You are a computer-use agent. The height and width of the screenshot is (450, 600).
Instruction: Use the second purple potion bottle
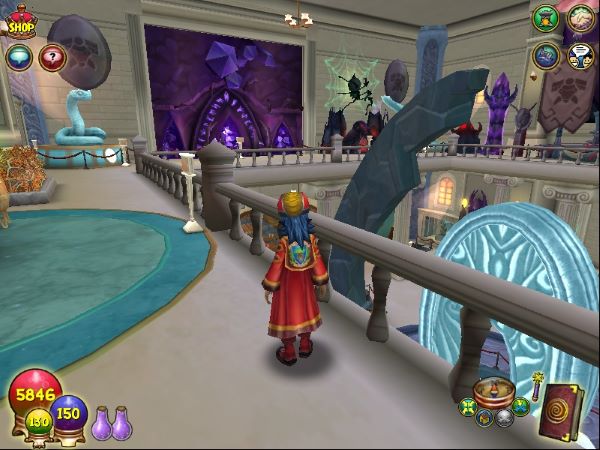(122, 424)
